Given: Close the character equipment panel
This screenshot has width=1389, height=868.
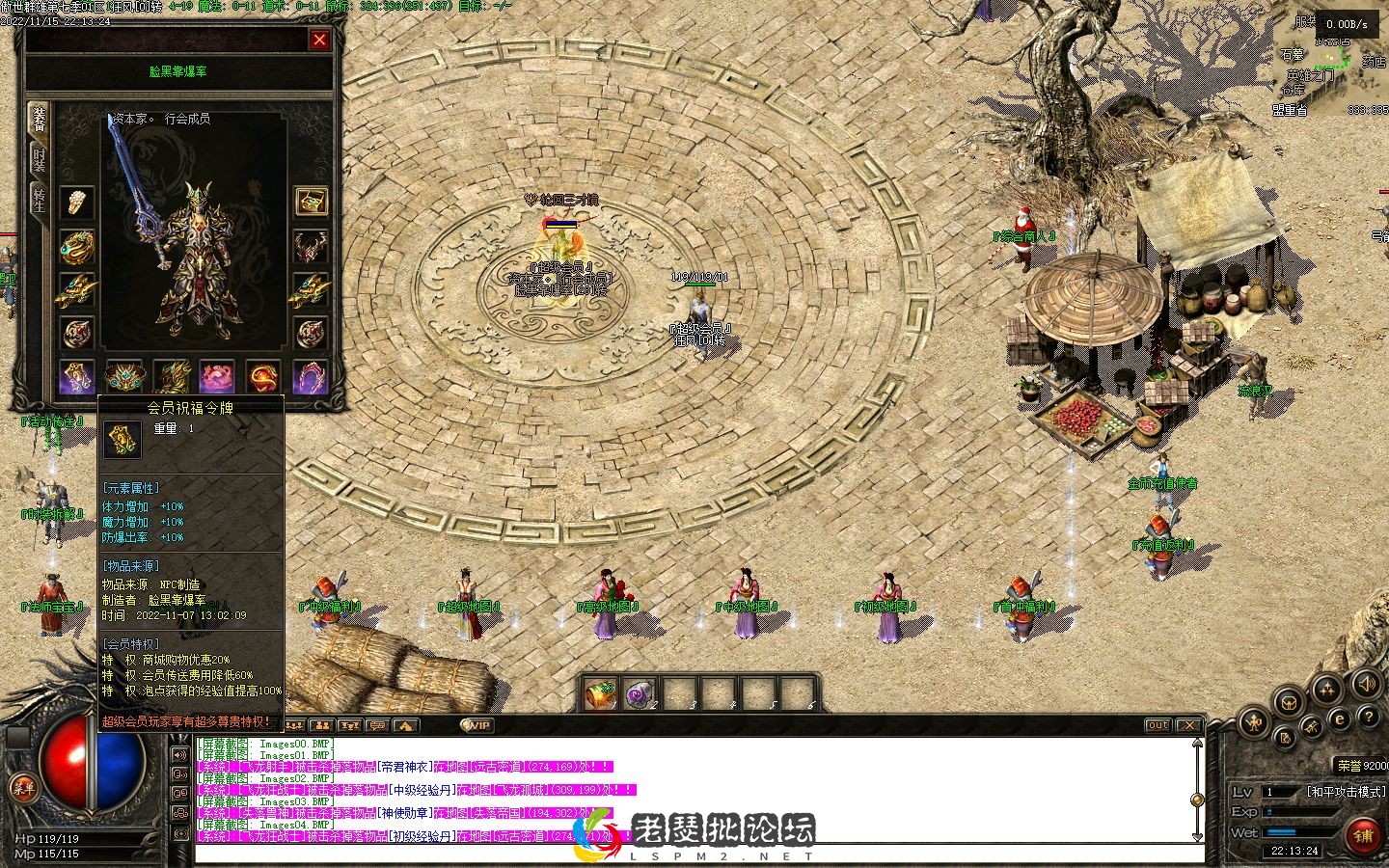Looking at the screenshot, I should click(319, 40).
